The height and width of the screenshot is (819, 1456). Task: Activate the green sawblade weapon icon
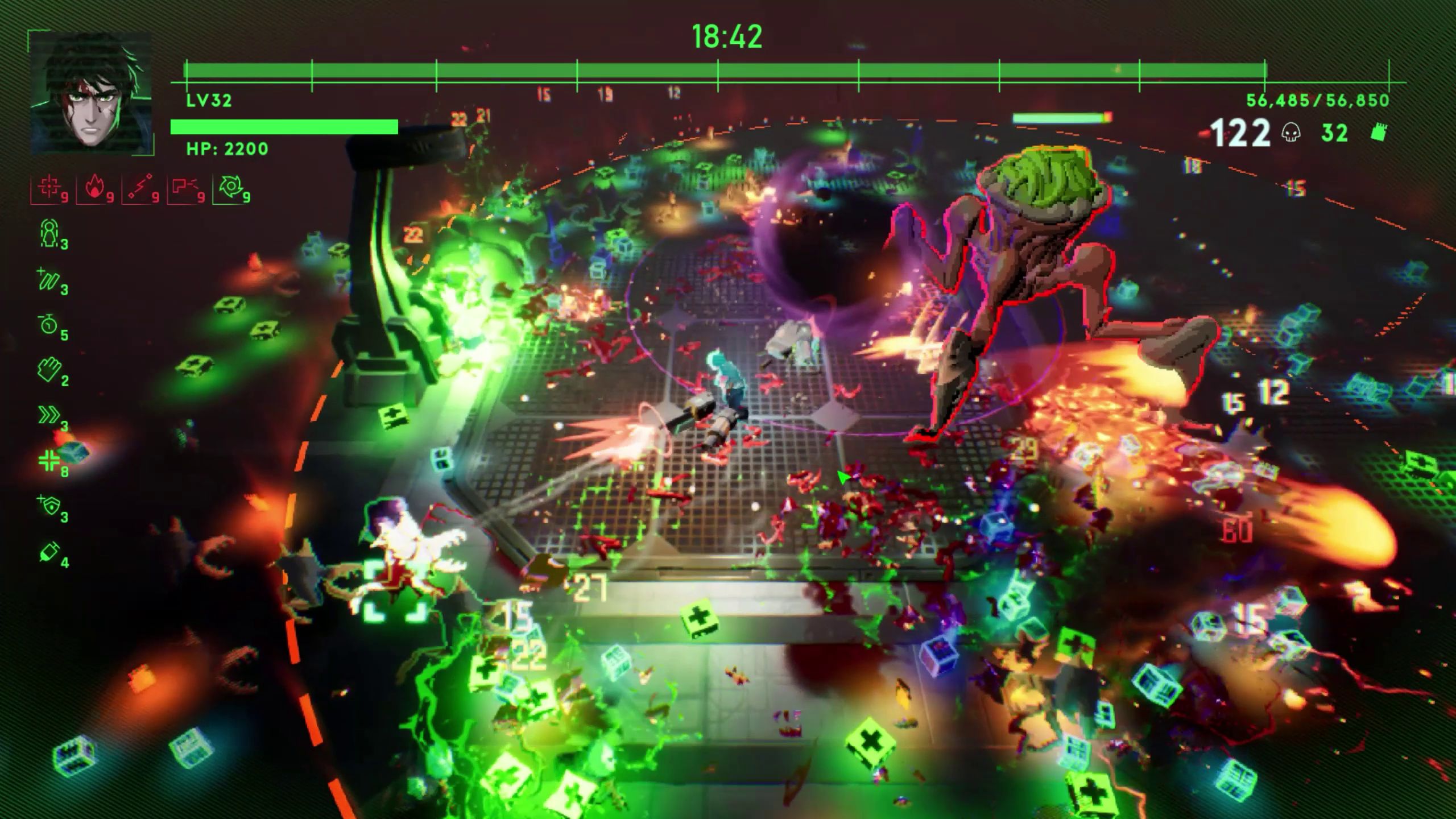[230, 188]
